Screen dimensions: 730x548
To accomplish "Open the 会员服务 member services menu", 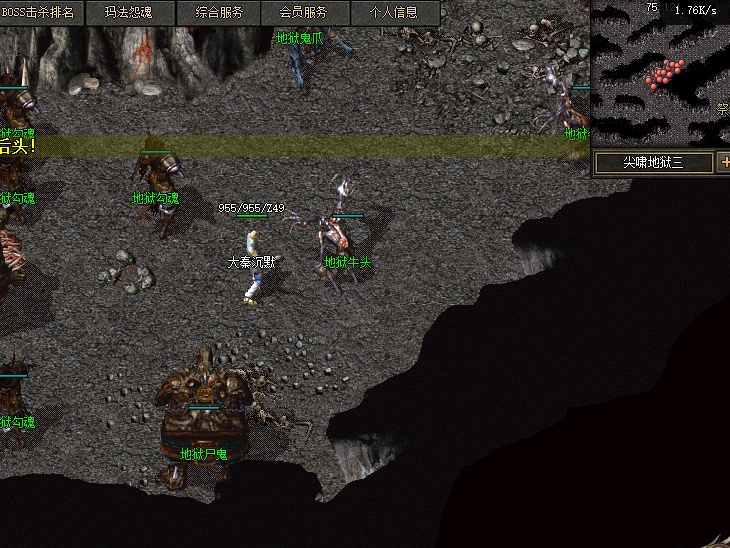I will (x=303, y=13).
